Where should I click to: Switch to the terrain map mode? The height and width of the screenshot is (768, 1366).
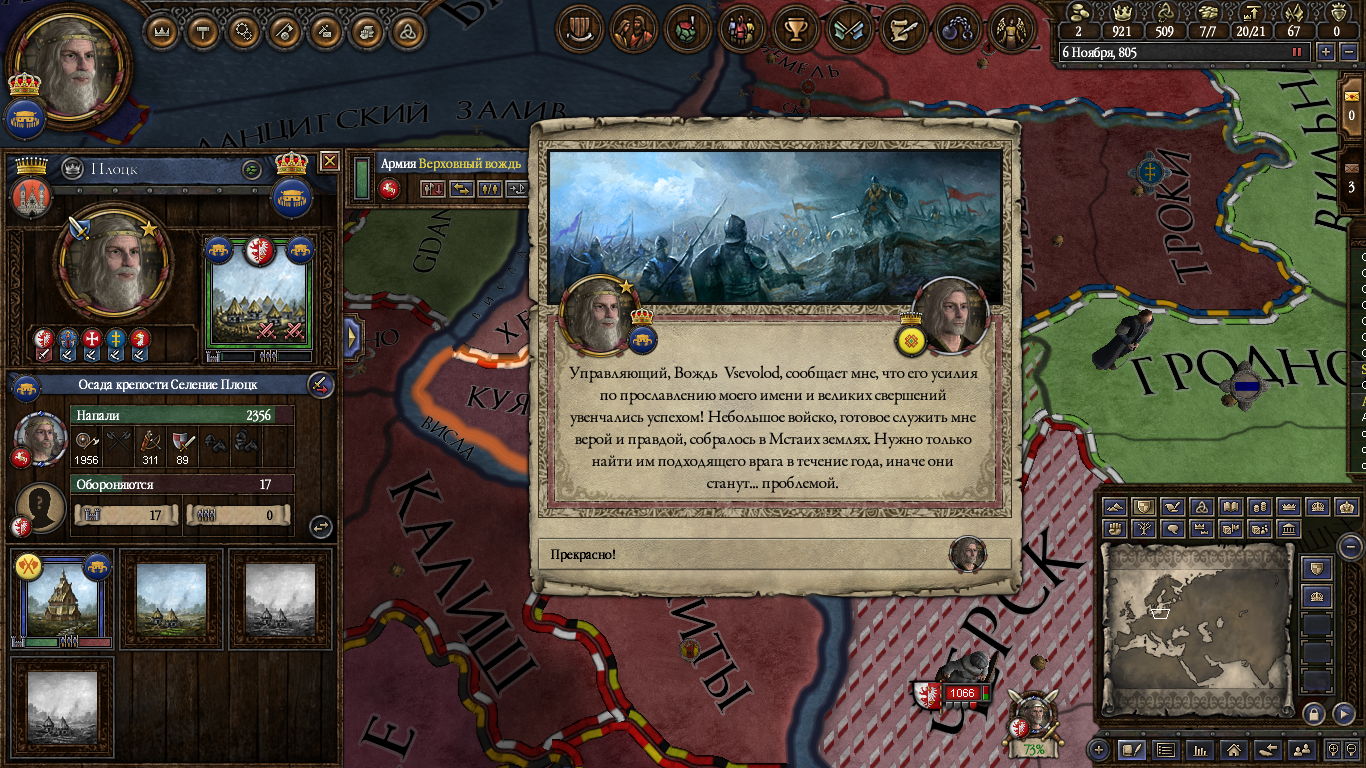click(1115, 507)
